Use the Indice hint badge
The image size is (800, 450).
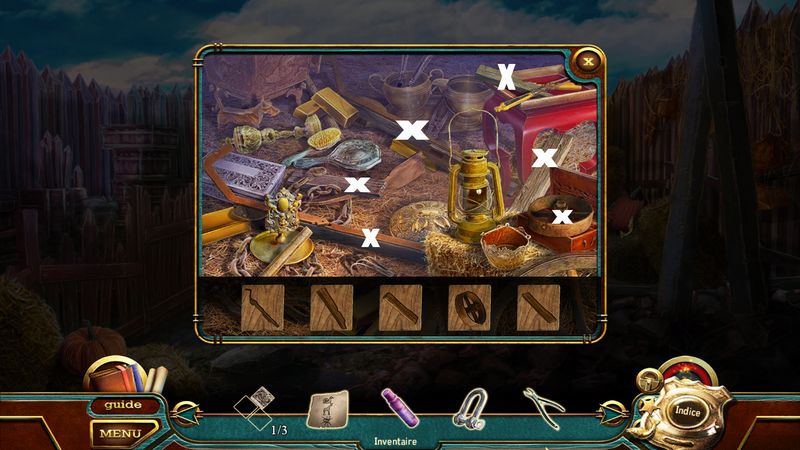[687, 410]
